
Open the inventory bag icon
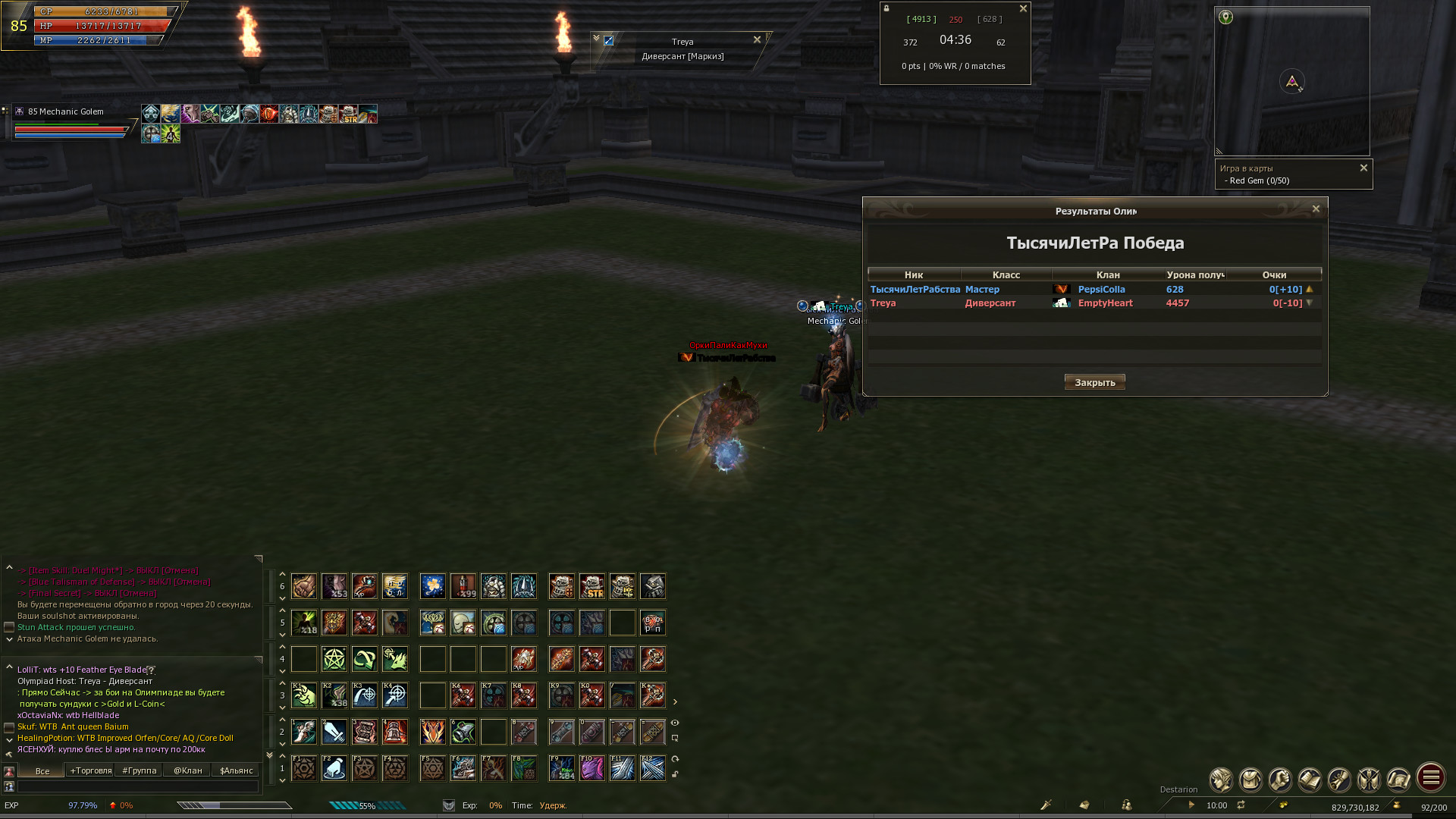coord(1250,779)
